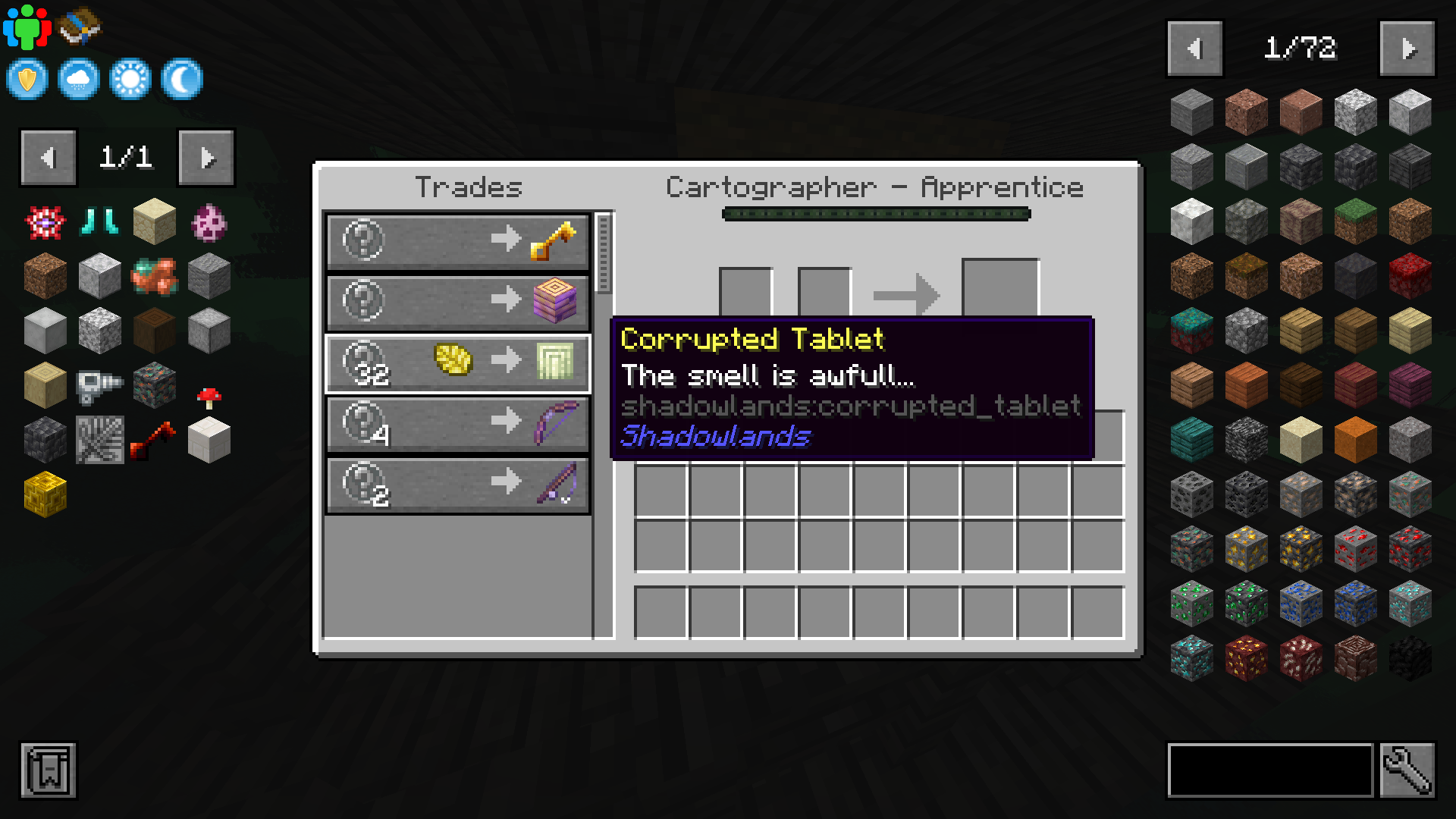The image size is (1456, 819).
Task: Select the purple spawn egg item
Action: point(209,221)
